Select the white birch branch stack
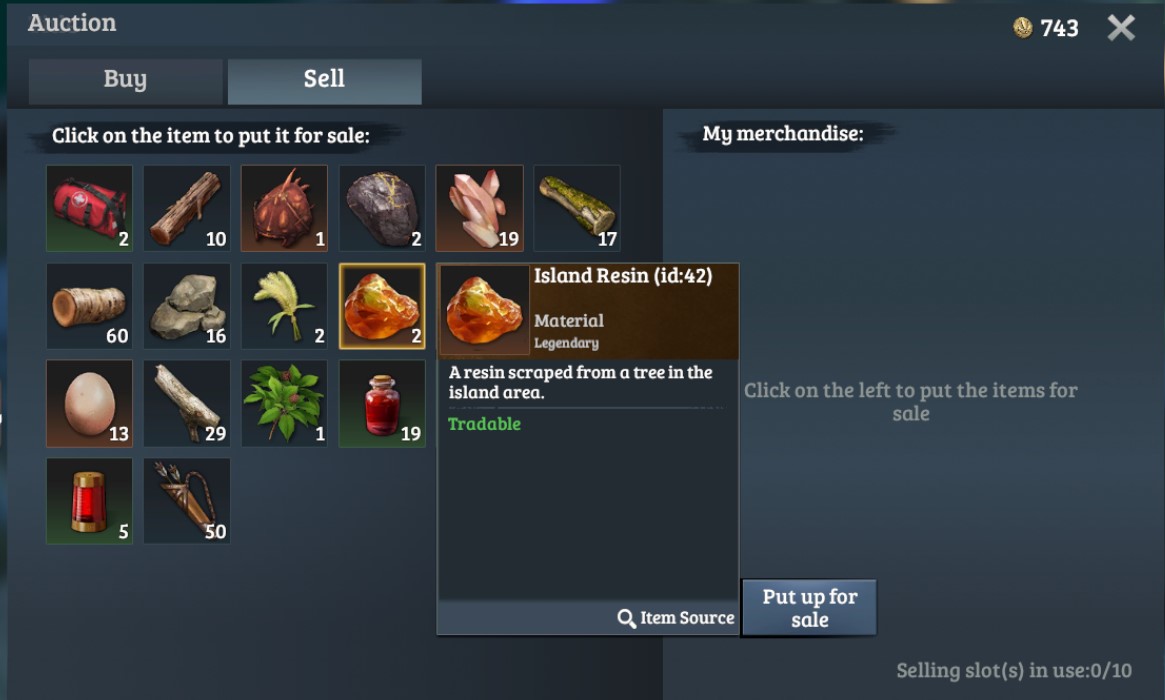Viewport: 1165px width, 700px height. click(x=187, y=403)
